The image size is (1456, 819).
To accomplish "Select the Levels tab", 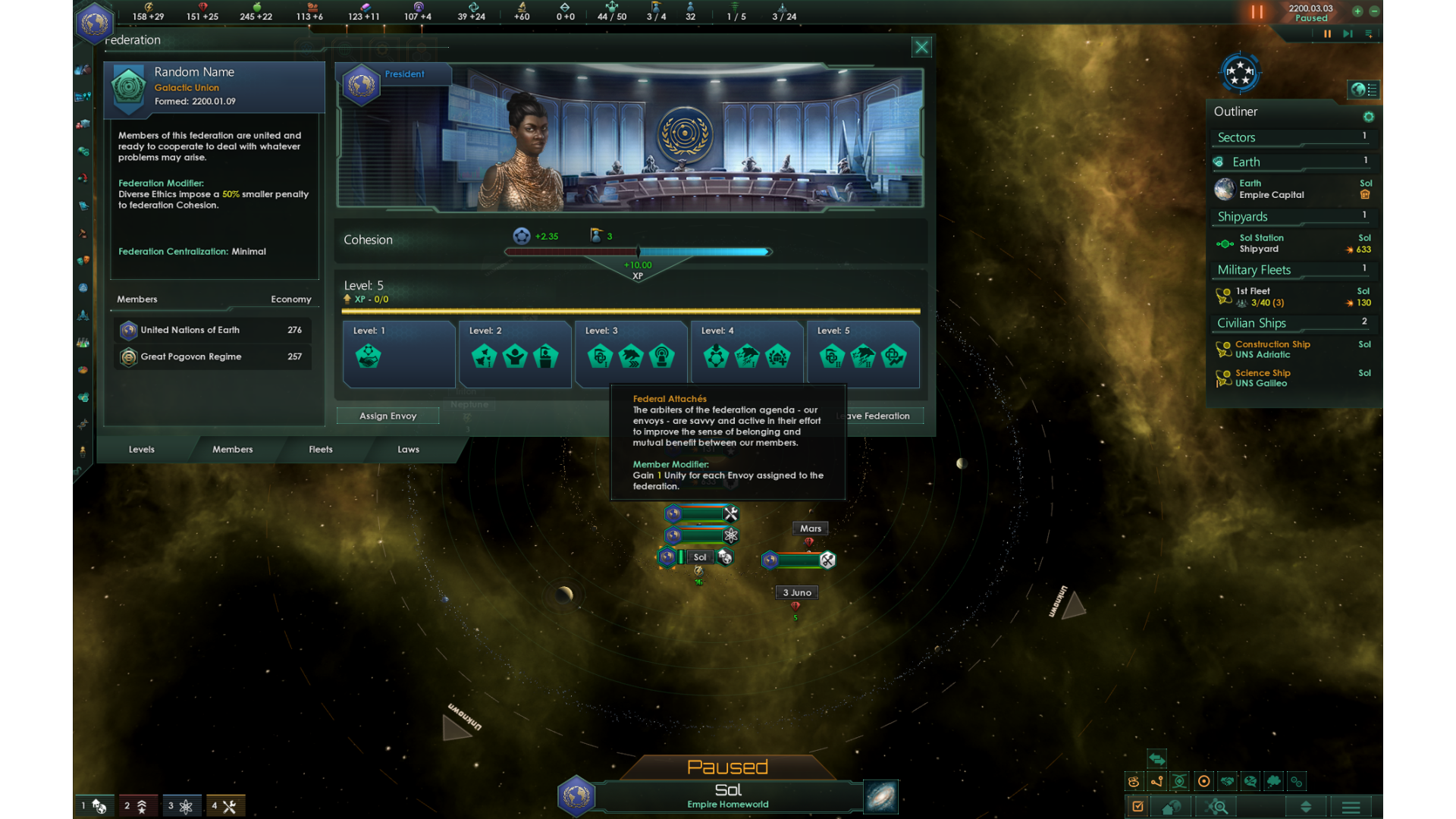I will (141, 449).
